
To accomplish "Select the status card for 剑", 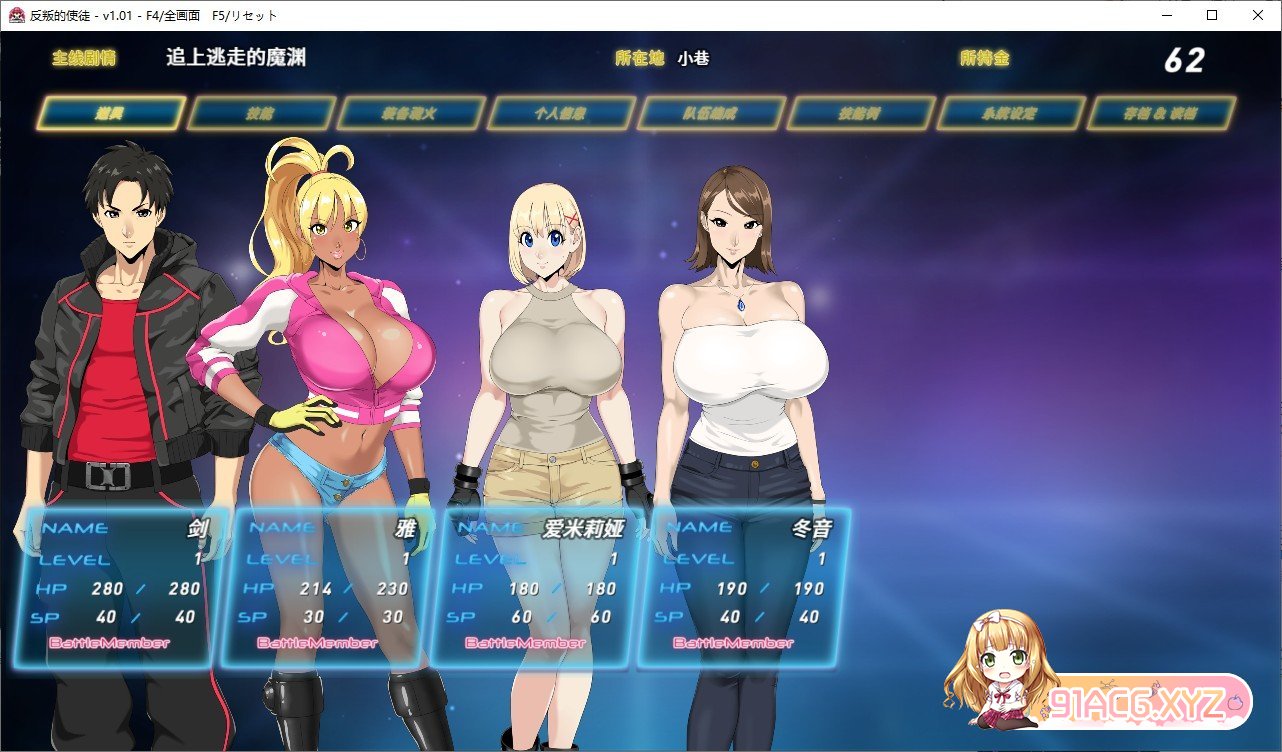I will [120, 586].
